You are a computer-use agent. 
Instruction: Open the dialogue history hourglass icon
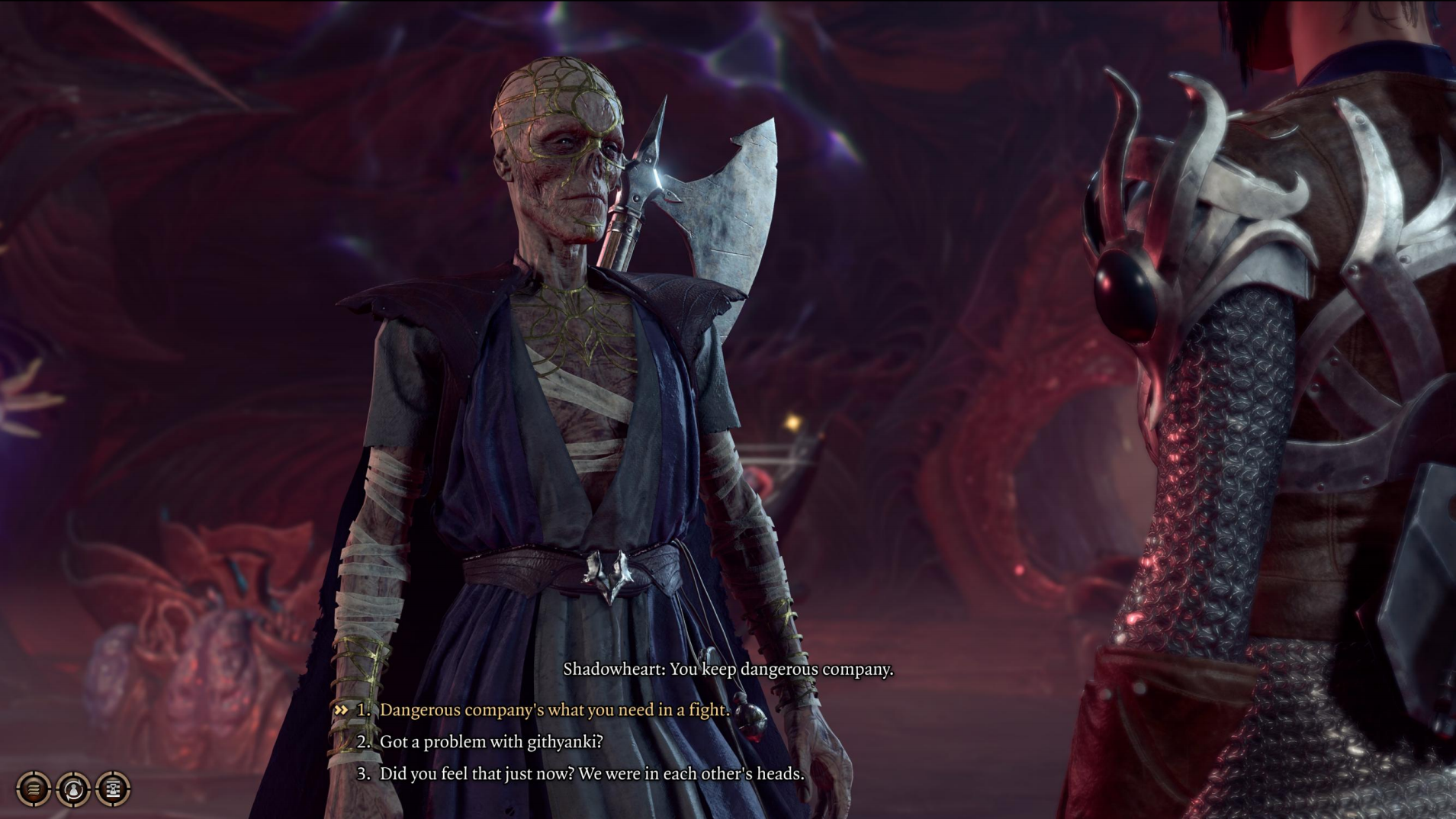(113, 788)
